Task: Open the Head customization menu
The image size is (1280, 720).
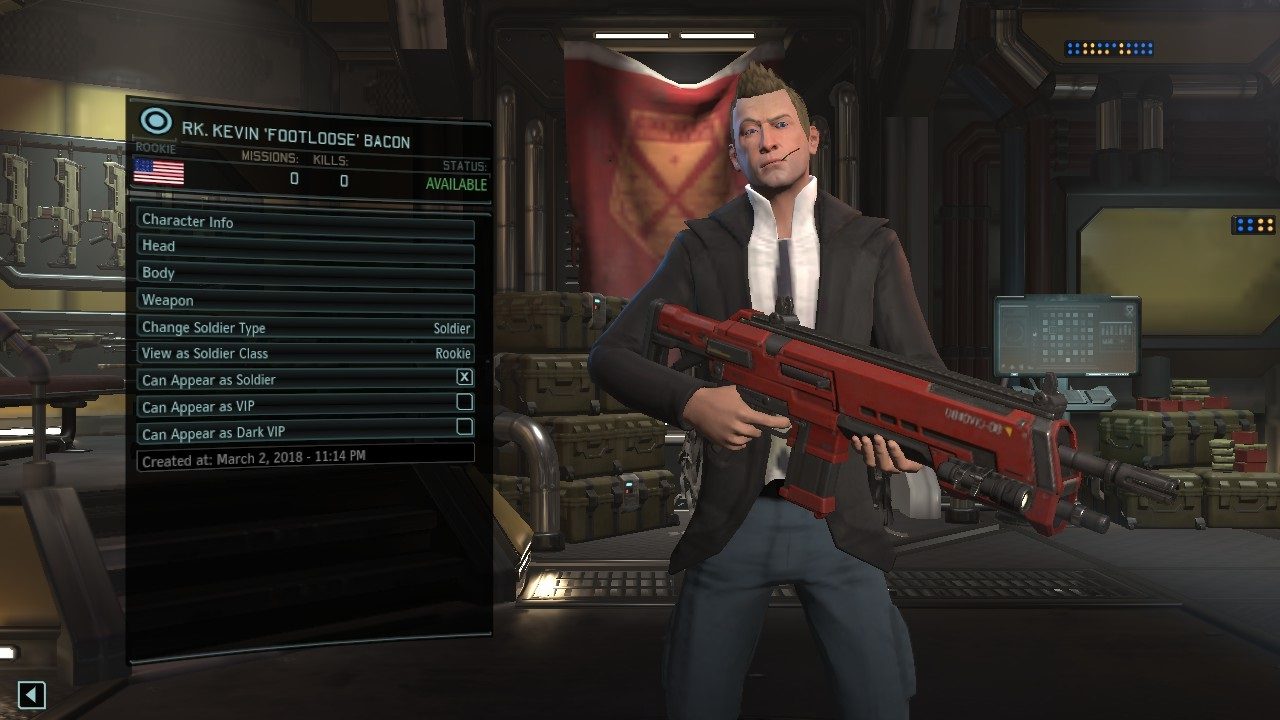Action: click(x=300, y=245)
